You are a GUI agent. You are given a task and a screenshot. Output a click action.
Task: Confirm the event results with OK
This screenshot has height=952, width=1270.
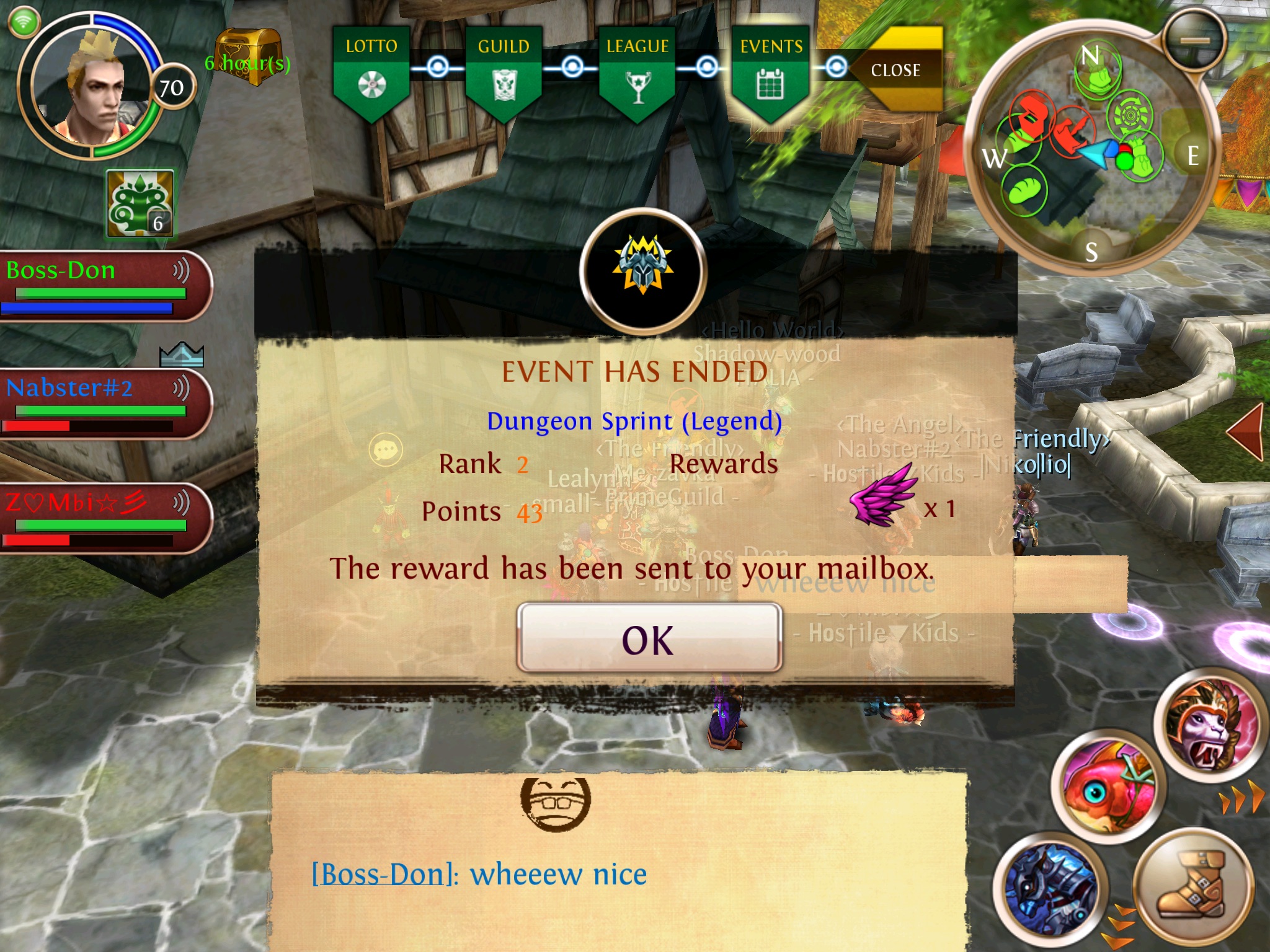point(649,638)
